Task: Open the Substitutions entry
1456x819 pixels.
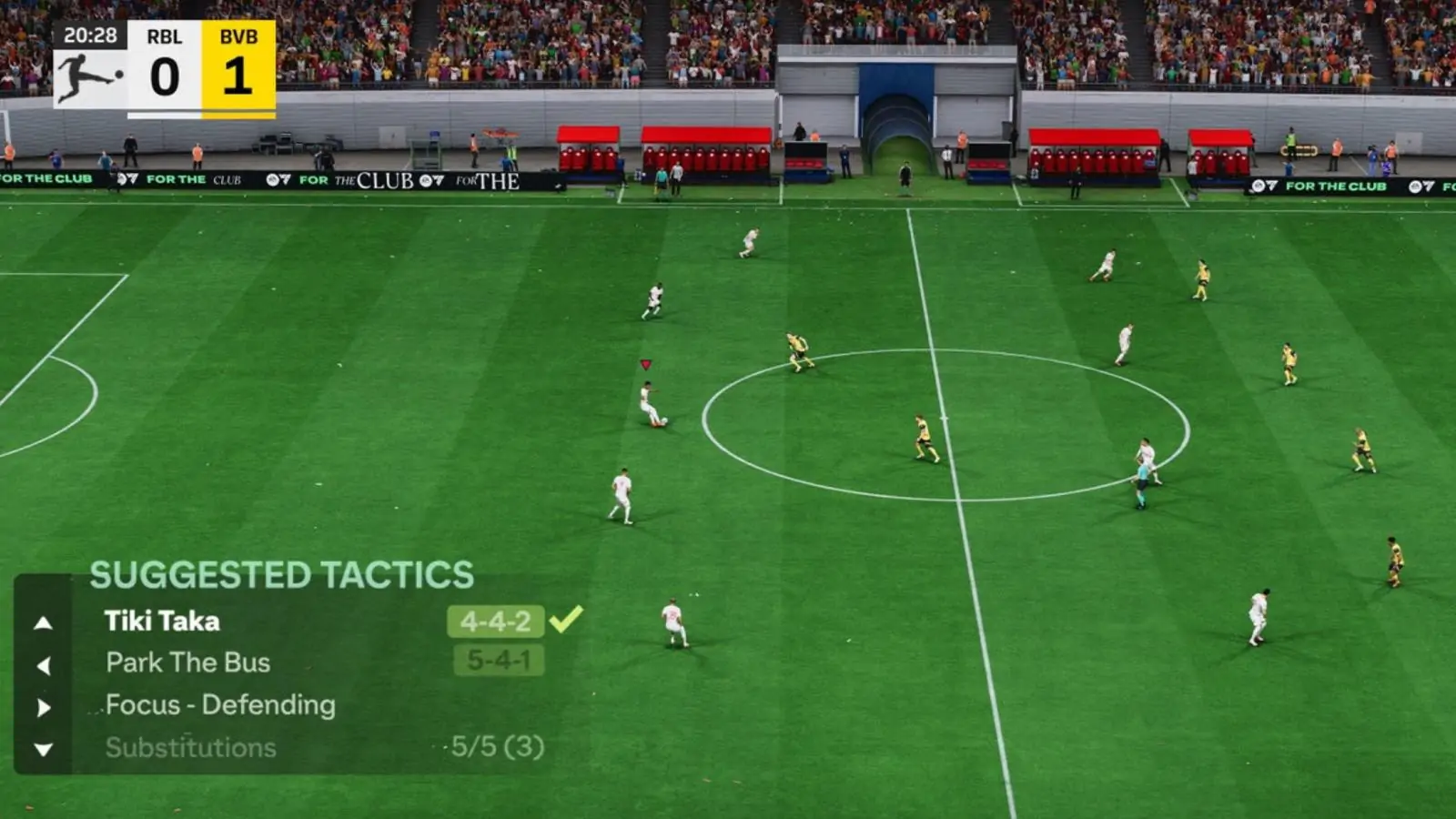Action: 190,748
